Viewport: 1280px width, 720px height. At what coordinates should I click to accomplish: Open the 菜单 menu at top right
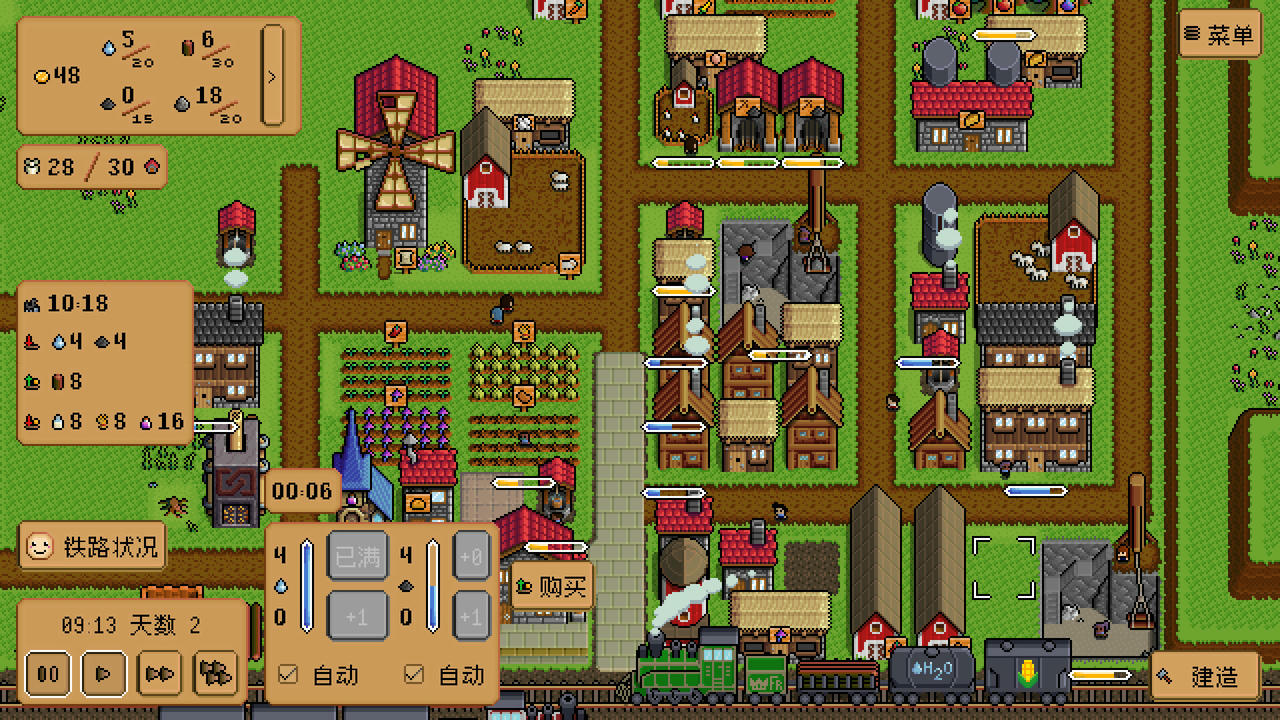tap(1219, 33)
